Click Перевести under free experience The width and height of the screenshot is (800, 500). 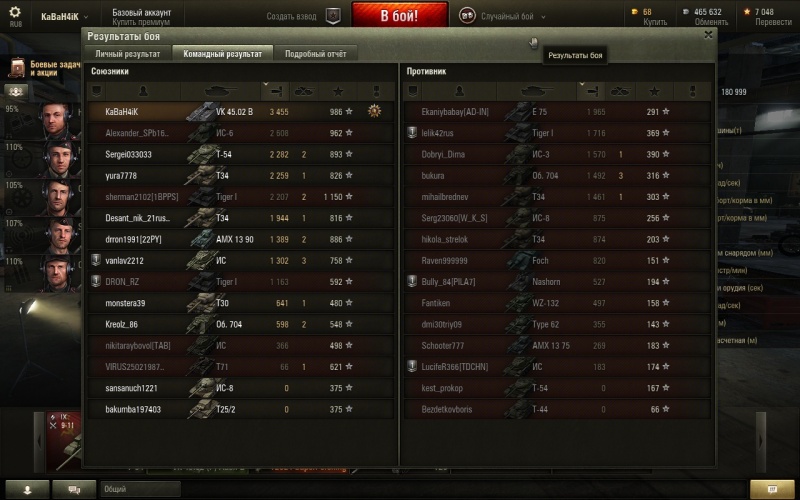pyautogui.click(x=772, y=21)
